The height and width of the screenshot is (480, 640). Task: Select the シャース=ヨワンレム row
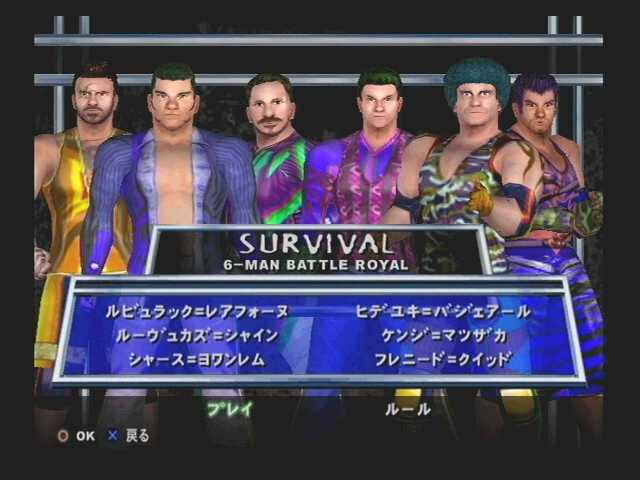point(197,359)
